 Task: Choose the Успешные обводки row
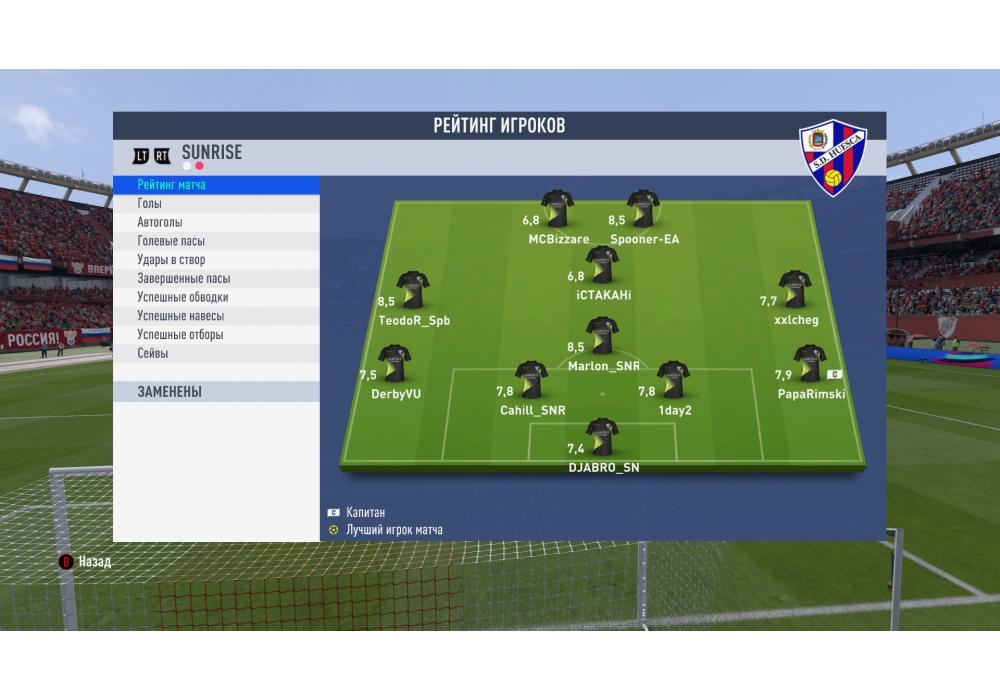tap(216, 297)
